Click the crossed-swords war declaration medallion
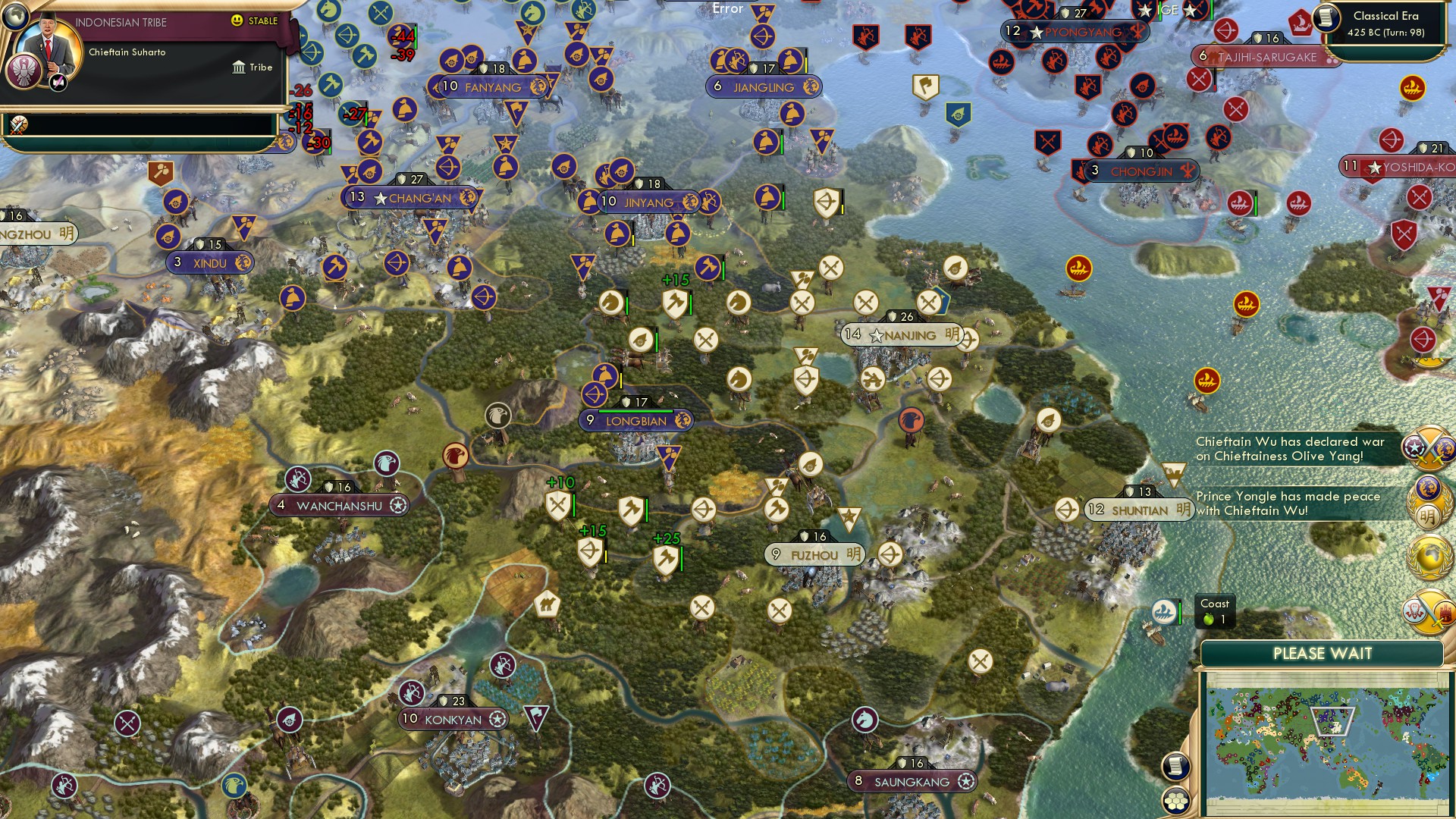This screenshot has height=819, width=1456. pyautogui.click(x=1428, y=448)
